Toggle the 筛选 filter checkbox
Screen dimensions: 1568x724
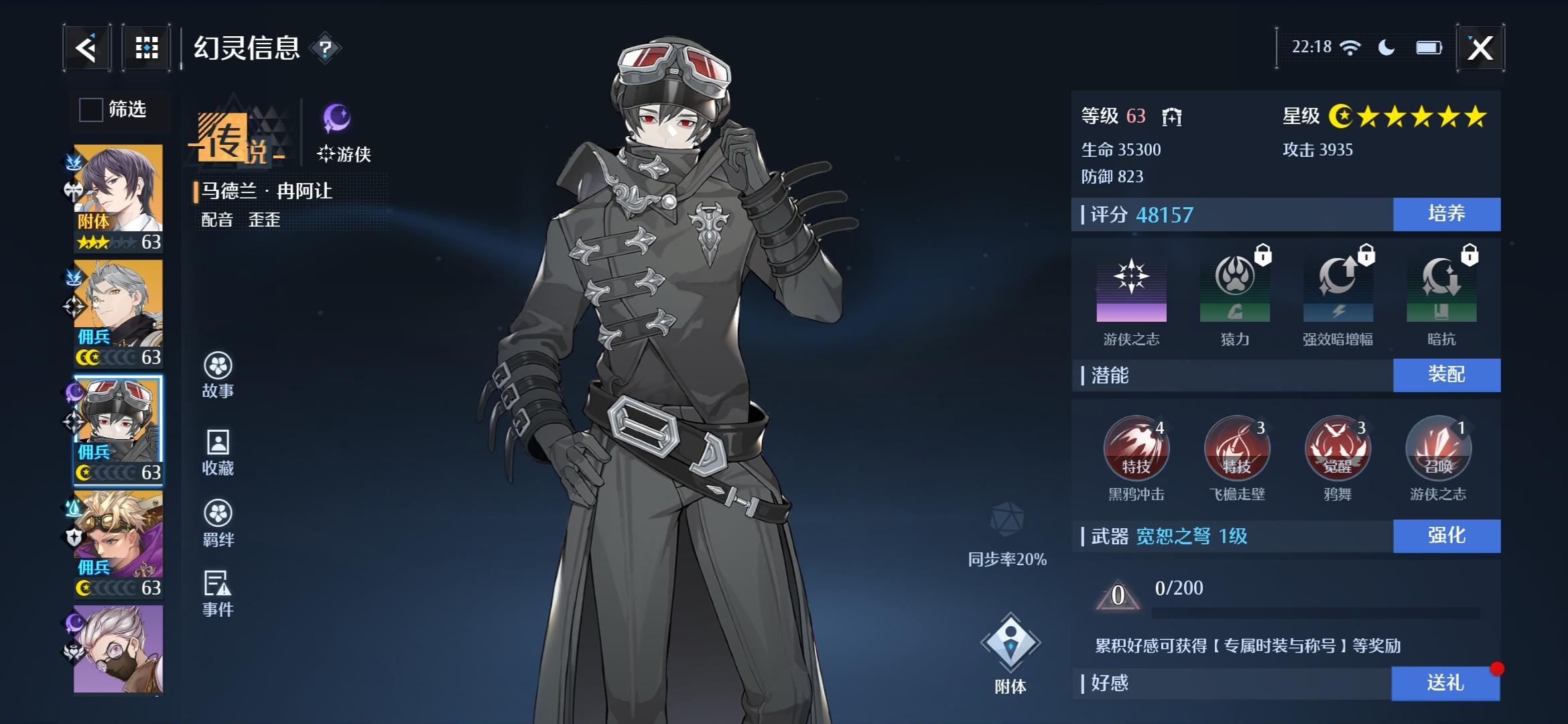point(91,109)
